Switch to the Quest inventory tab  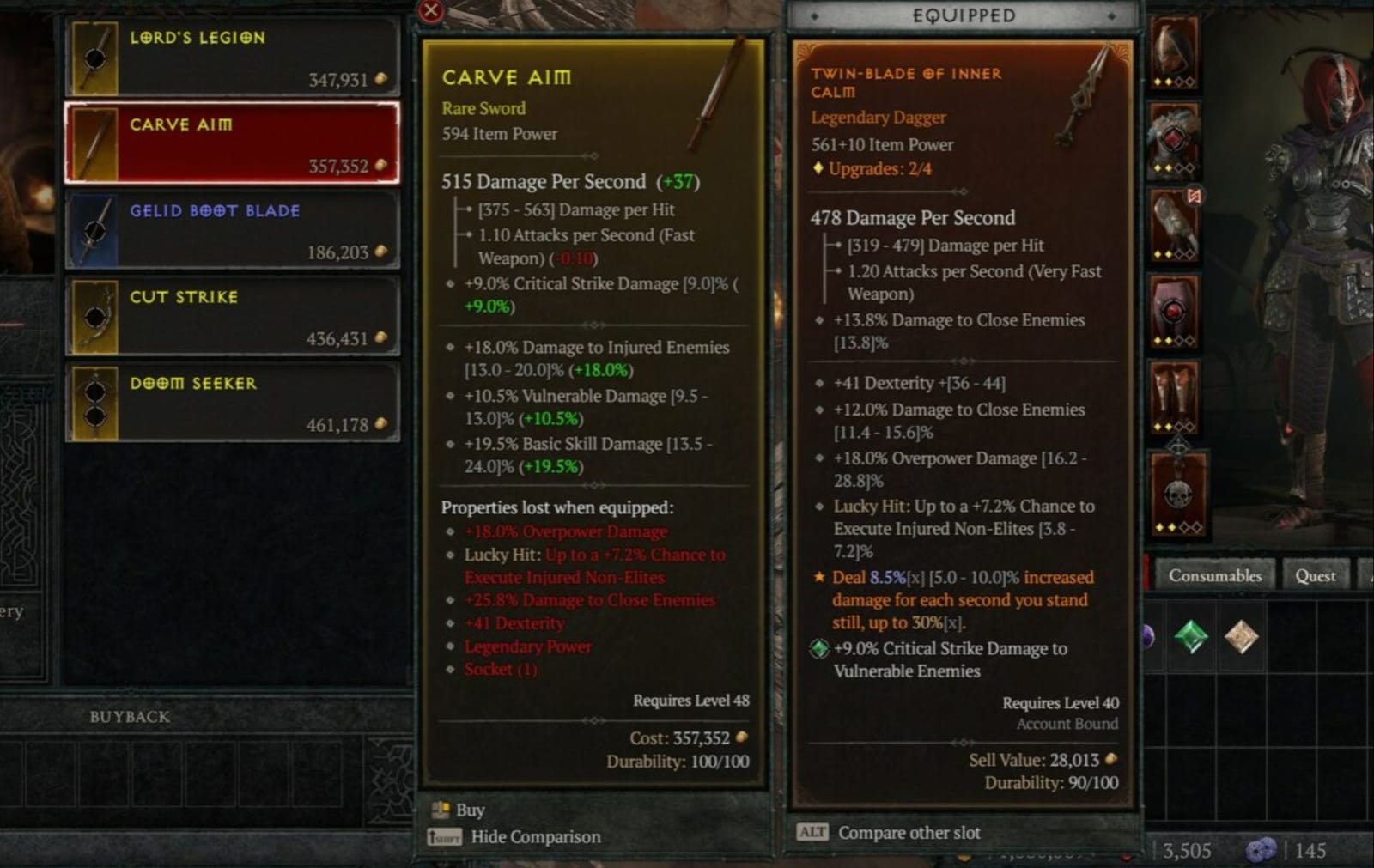1315,575
